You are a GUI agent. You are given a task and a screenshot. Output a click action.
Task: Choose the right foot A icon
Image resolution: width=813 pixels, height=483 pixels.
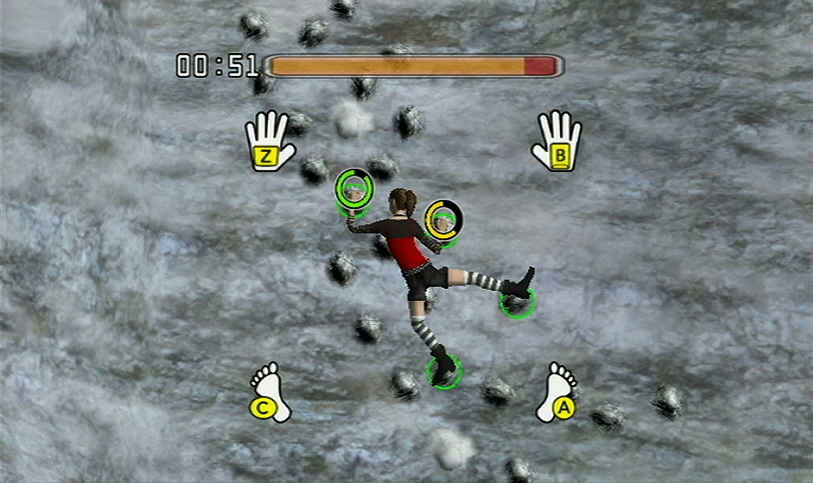coord(558,393)
